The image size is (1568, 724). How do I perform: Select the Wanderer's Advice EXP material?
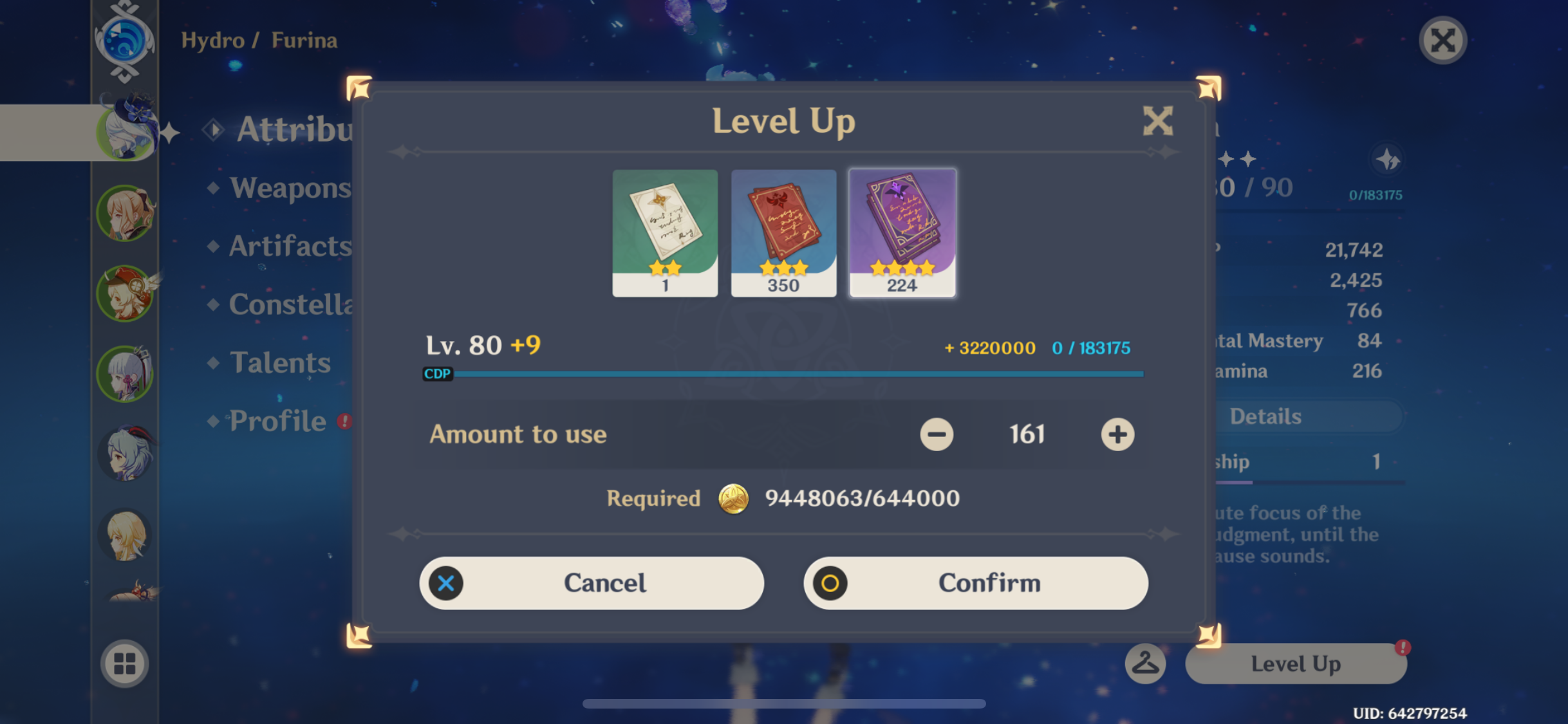point(664,232)
